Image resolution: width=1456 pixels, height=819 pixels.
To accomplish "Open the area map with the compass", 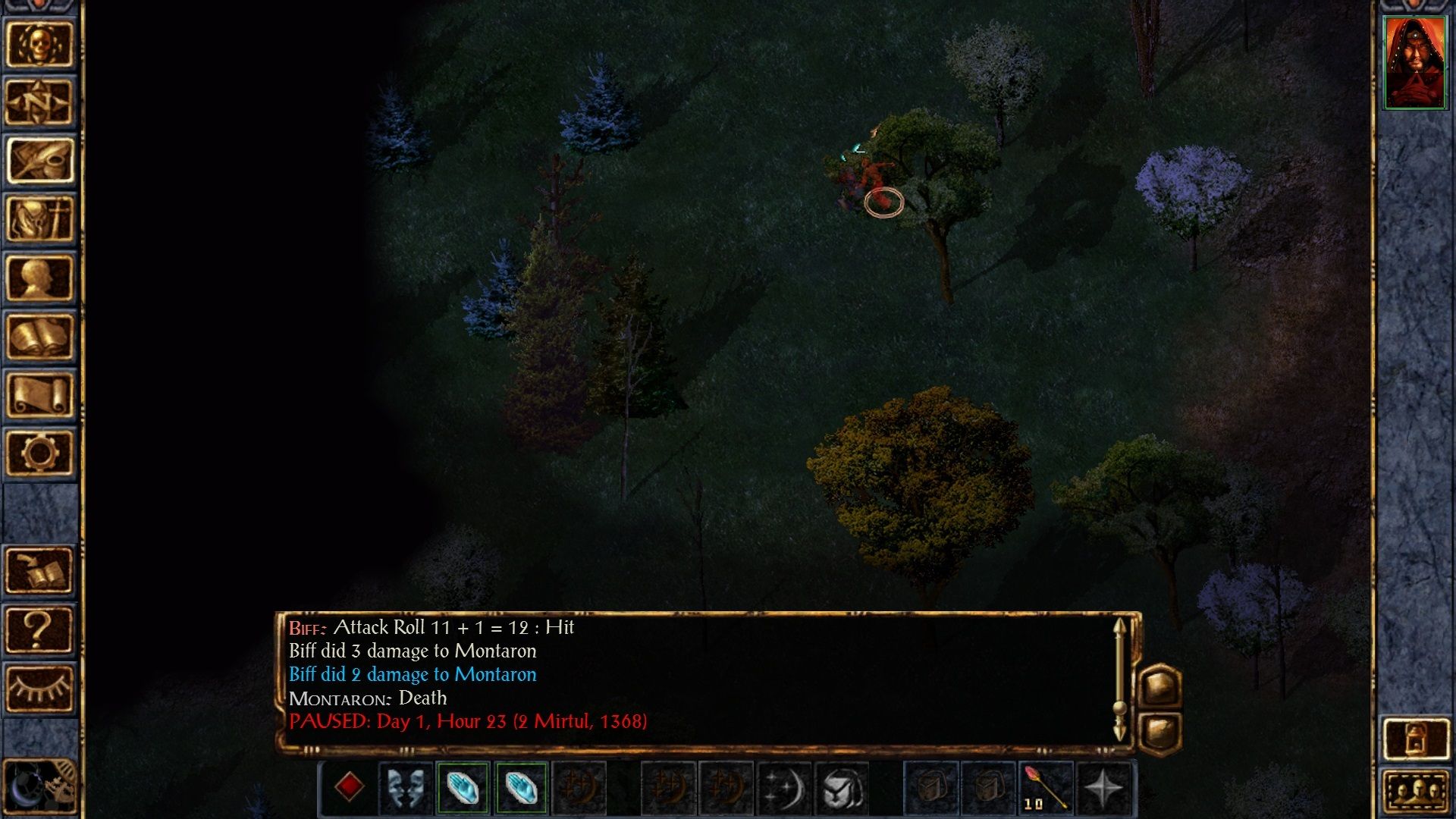I will pos(39,102).
